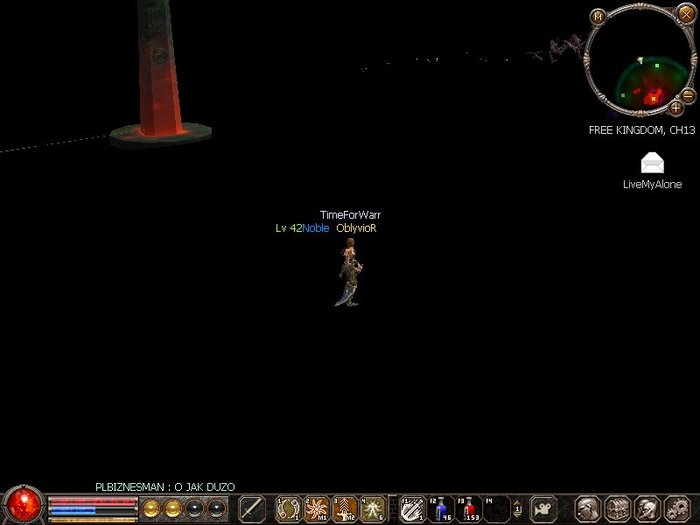The height and width of the screenshot is (525, 700).
Task: Open the full map with the M button
Action: [598, 16]
